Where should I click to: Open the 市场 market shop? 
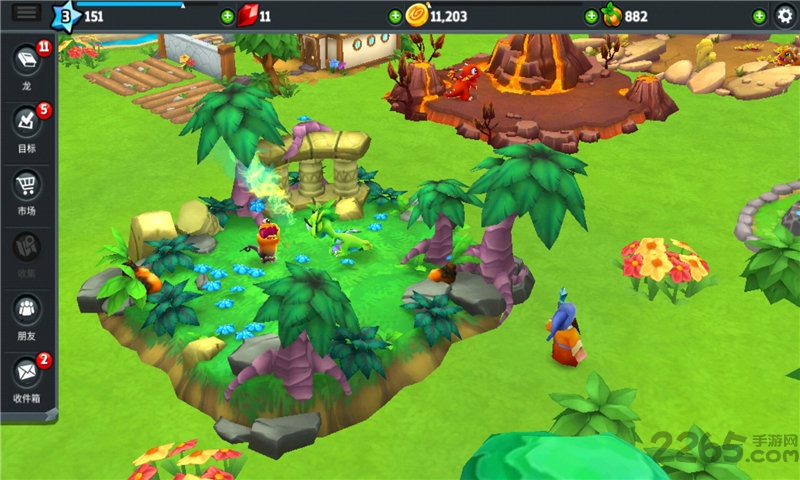point(27,186)
